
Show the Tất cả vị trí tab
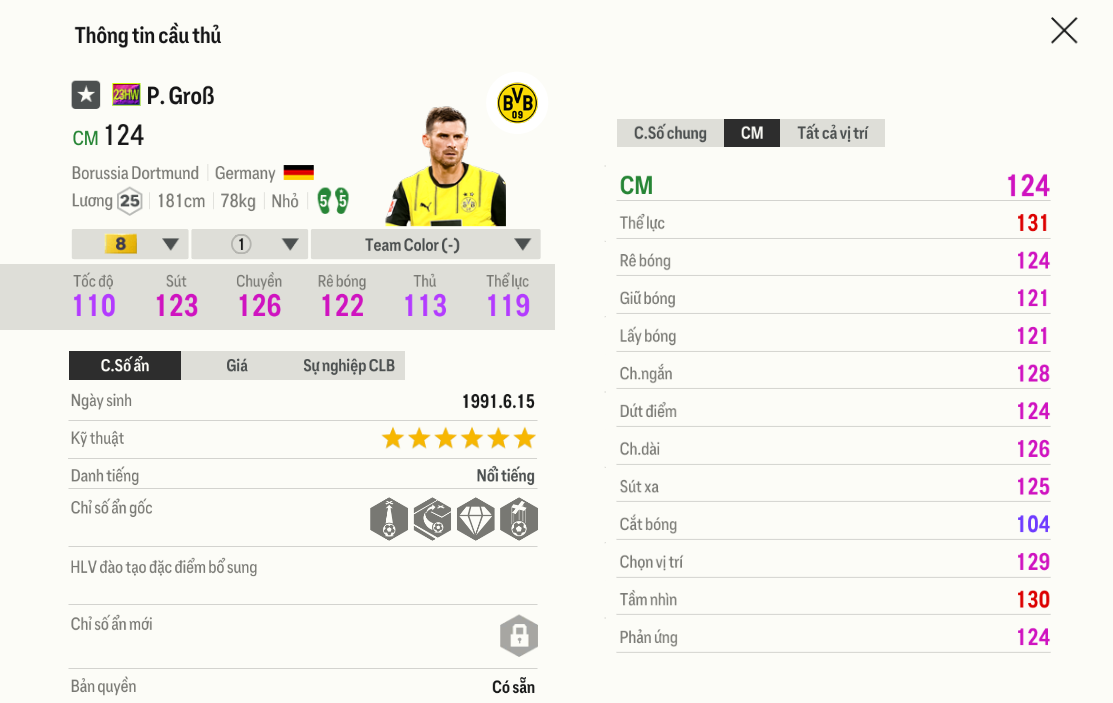[x=832, y=133]
